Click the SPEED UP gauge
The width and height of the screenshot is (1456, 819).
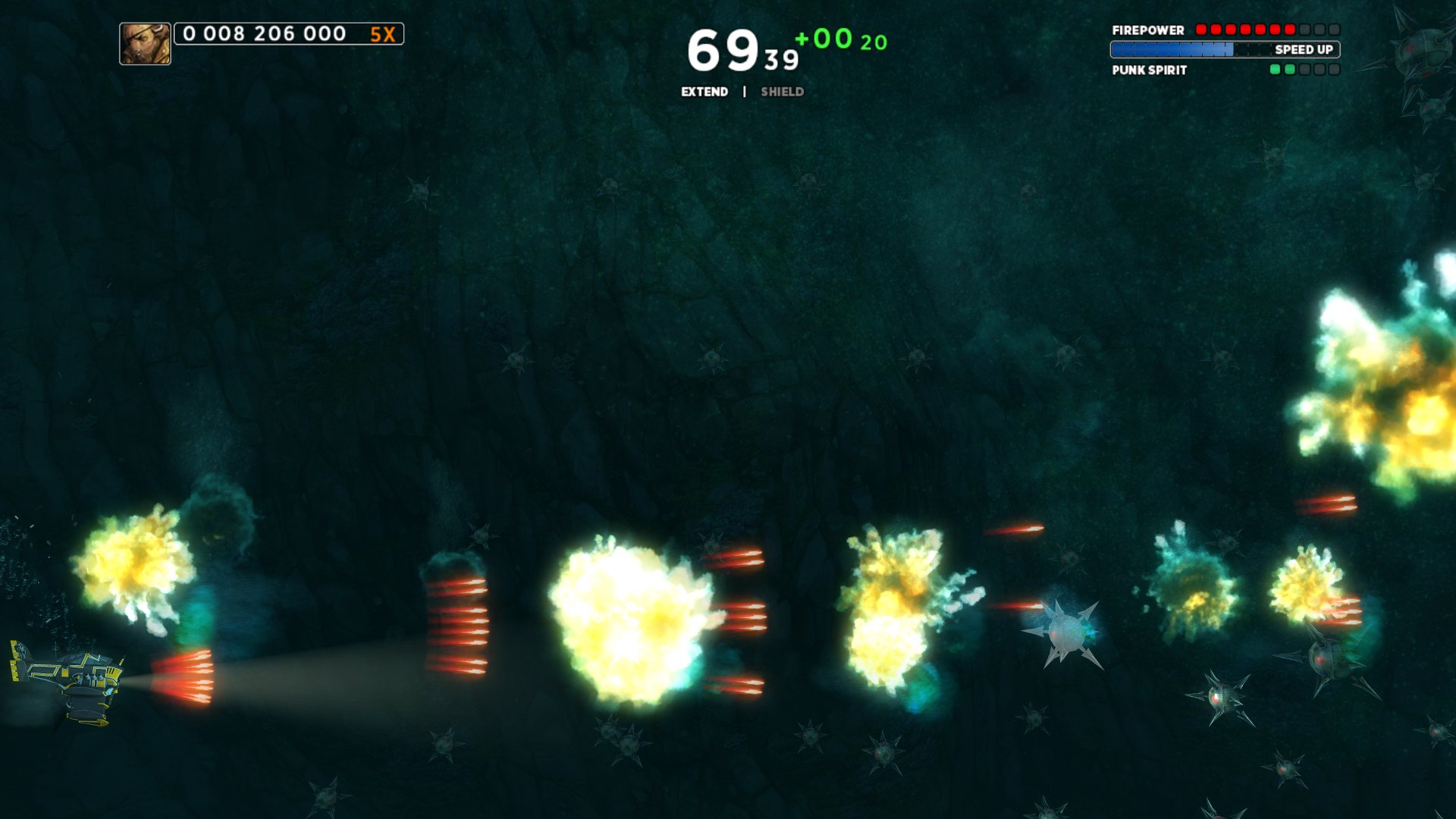pos(1225,50)
